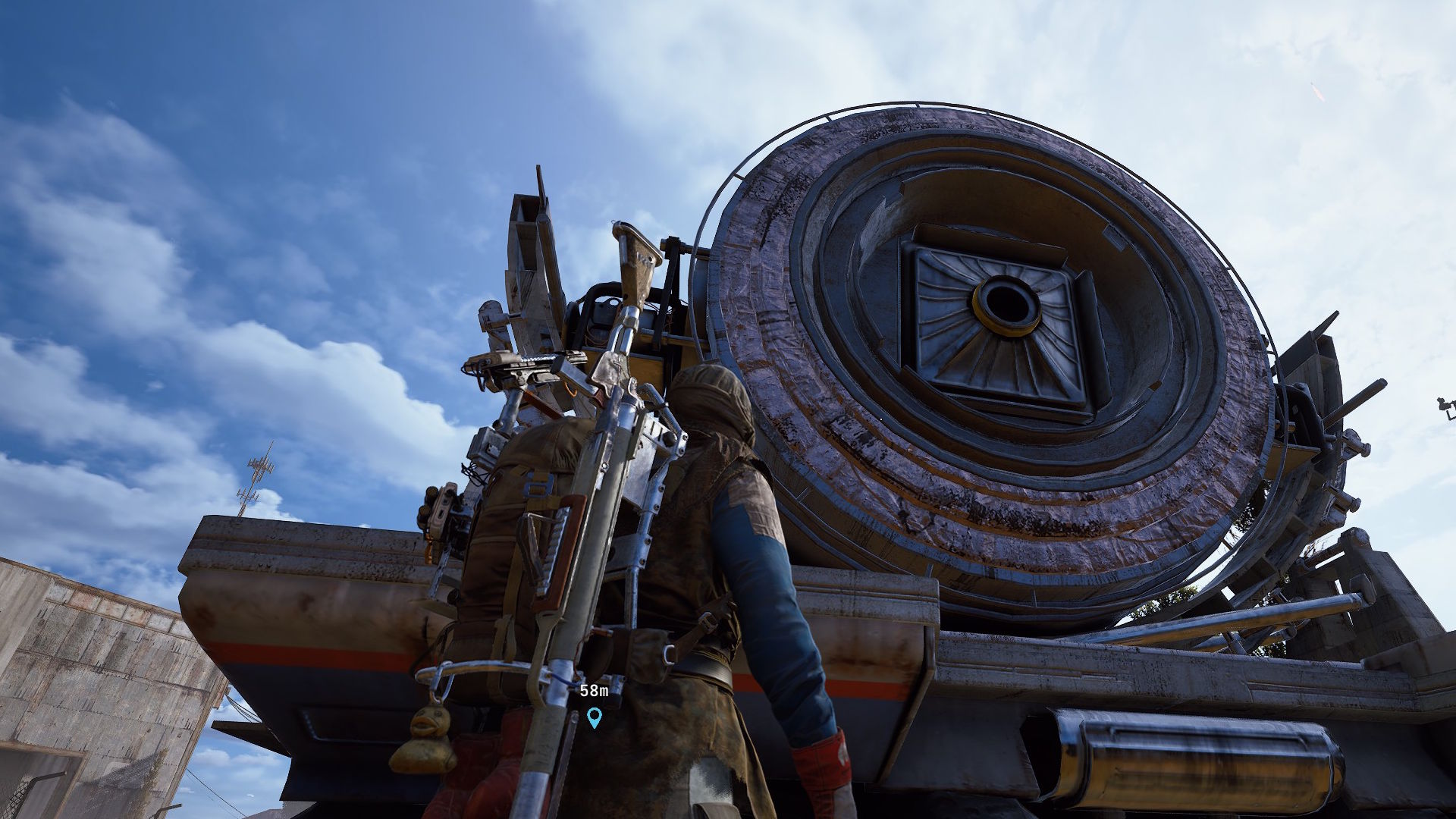Select the blue waypoint pin marker
Image resolution: width=1456 pixels, height=819 pixels.
click(x=594, y=717)
